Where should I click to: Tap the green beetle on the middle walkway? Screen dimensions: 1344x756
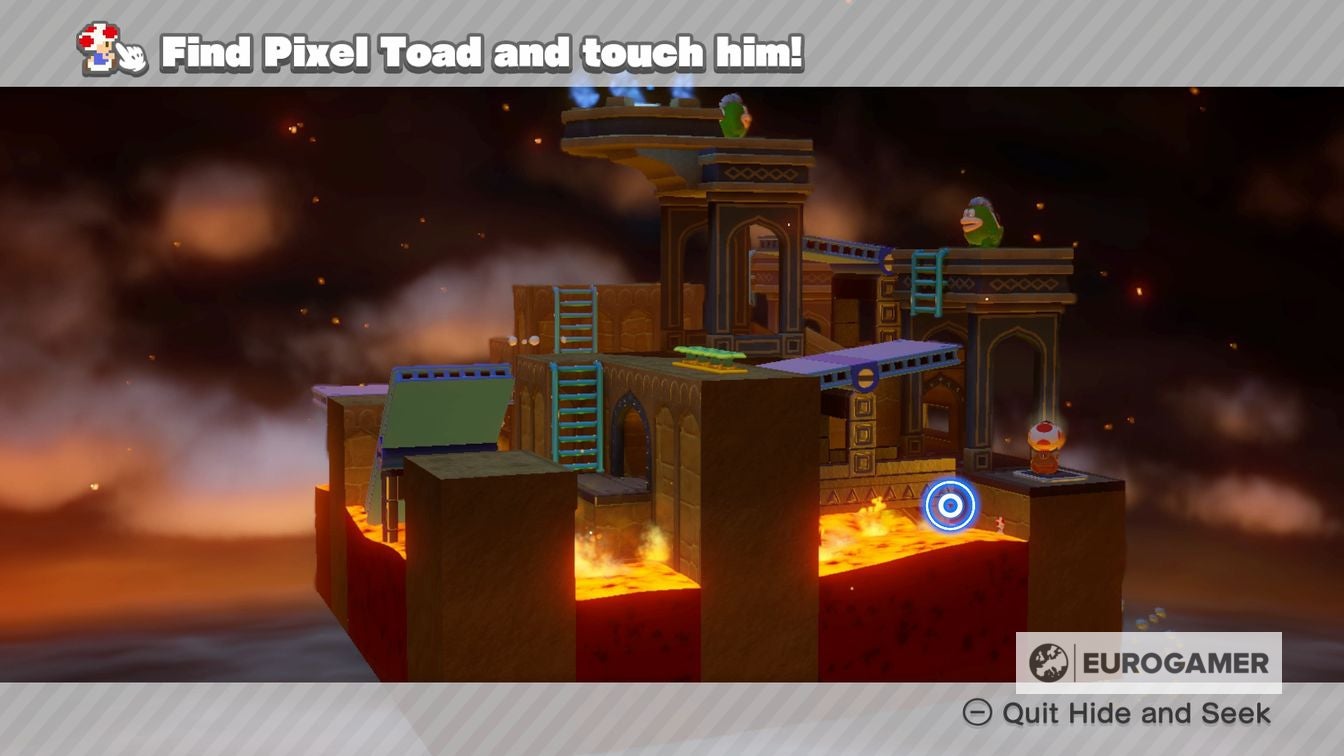[x=711, y=352]
